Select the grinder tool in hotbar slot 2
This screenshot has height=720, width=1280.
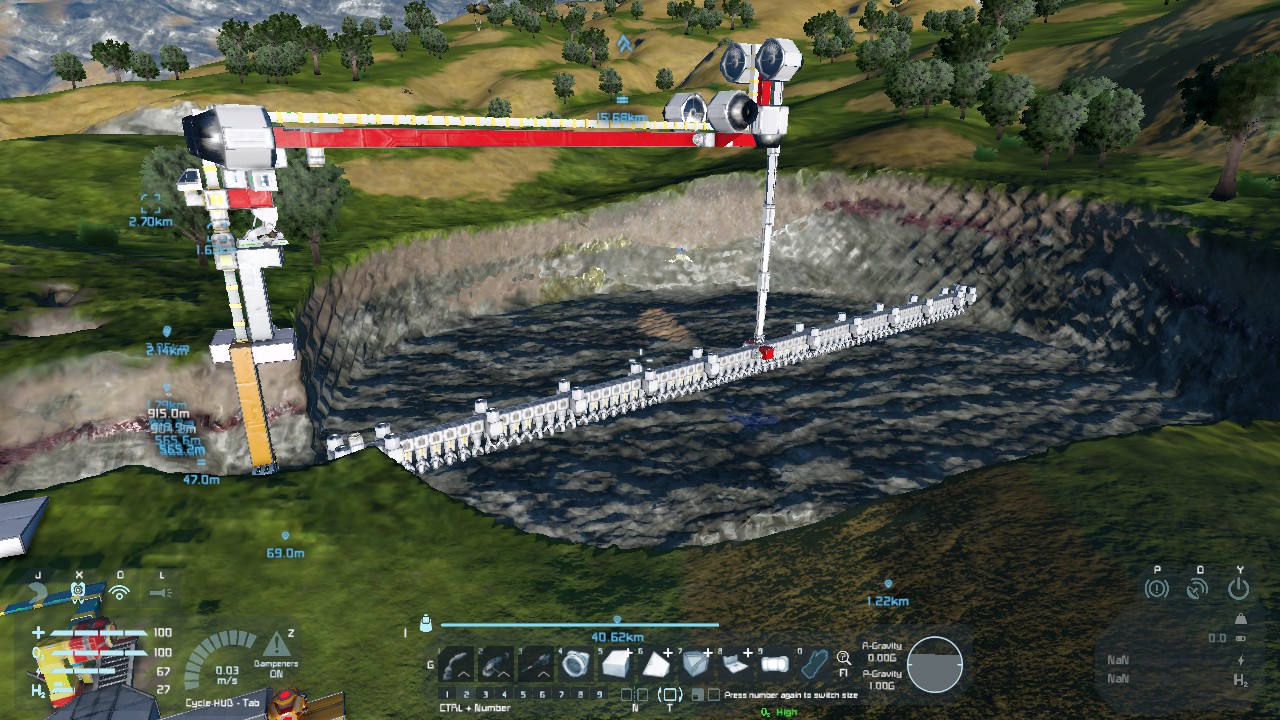[x=496, y=663]
